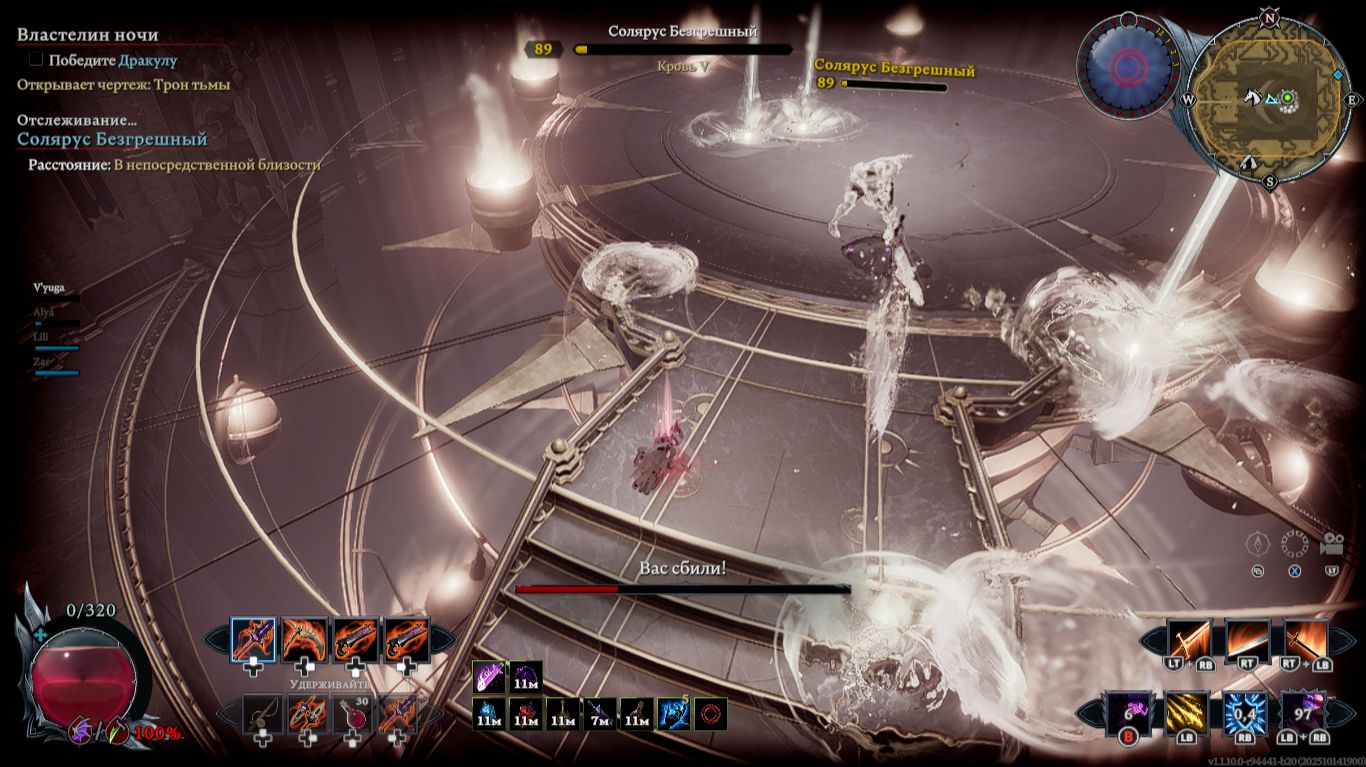1366x767 pixels.
Task: Toggle the Dracula quest objective checkbox
Action: pyautogui.click(x=36, y=60)
